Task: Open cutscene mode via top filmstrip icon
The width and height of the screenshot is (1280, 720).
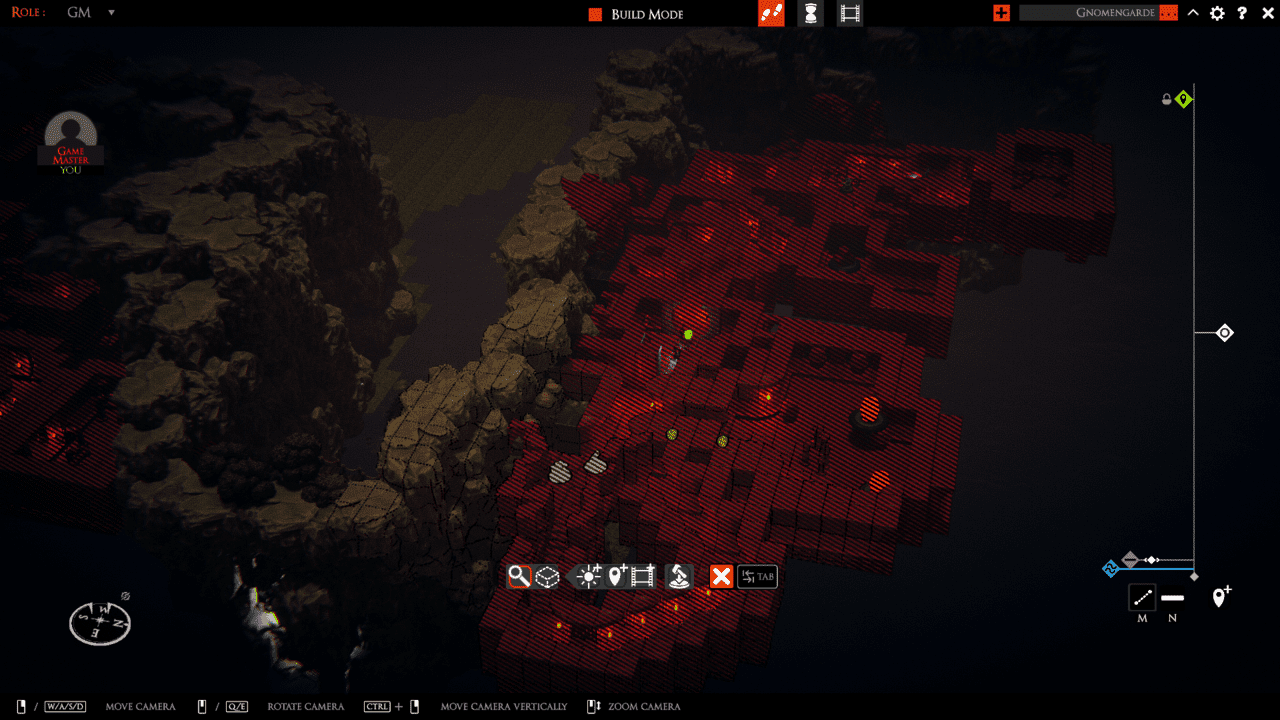Action: [x=849, y=14]
